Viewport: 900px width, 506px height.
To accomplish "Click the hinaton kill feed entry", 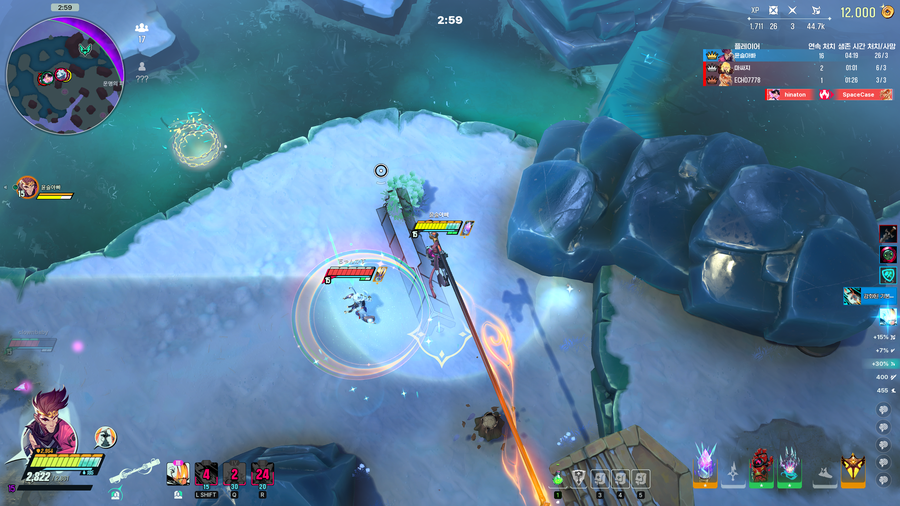I will click(789, 94).
